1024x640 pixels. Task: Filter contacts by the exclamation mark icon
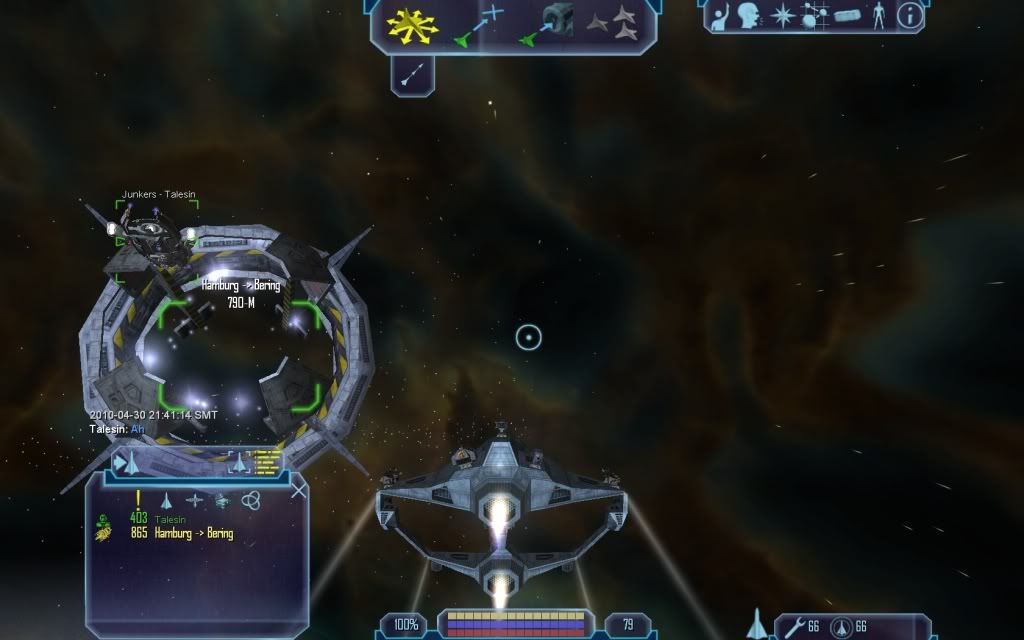pyautogui.click(x=139, y=499)
